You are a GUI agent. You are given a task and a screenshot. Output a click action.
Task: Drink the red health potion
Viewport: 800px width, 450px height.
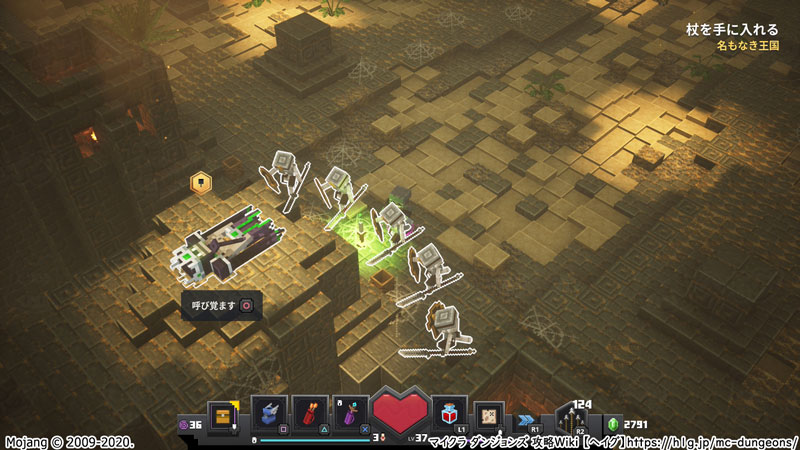pyautogui.click(x=448, y=412)
